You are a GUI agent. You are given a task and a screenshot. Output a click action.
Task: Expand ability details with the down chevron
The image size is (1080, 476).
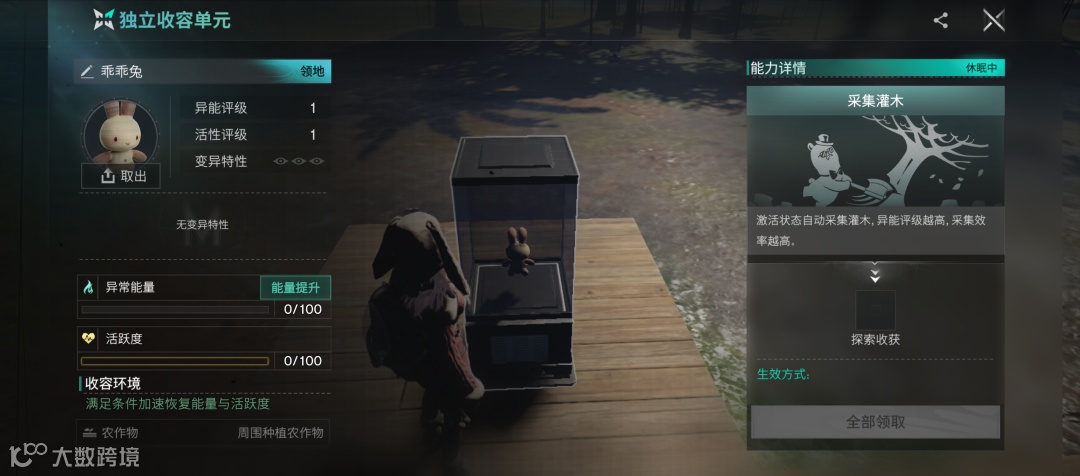click(x=875, y=275)
